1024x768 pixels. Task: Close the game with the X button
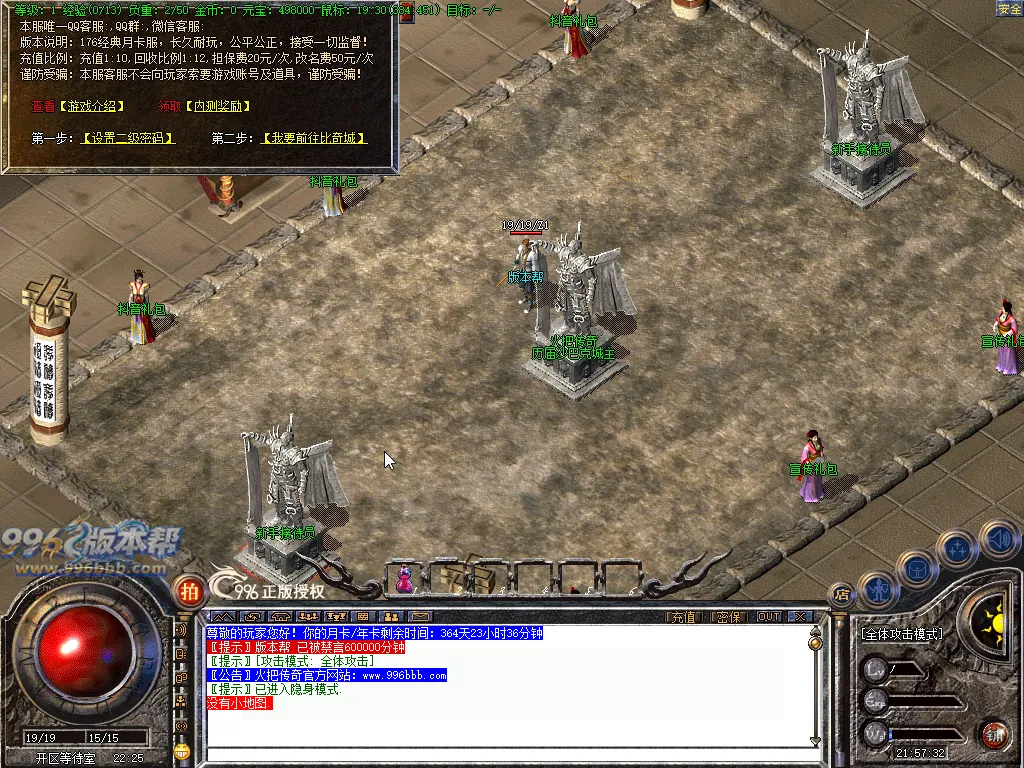(x=799, y=617)
